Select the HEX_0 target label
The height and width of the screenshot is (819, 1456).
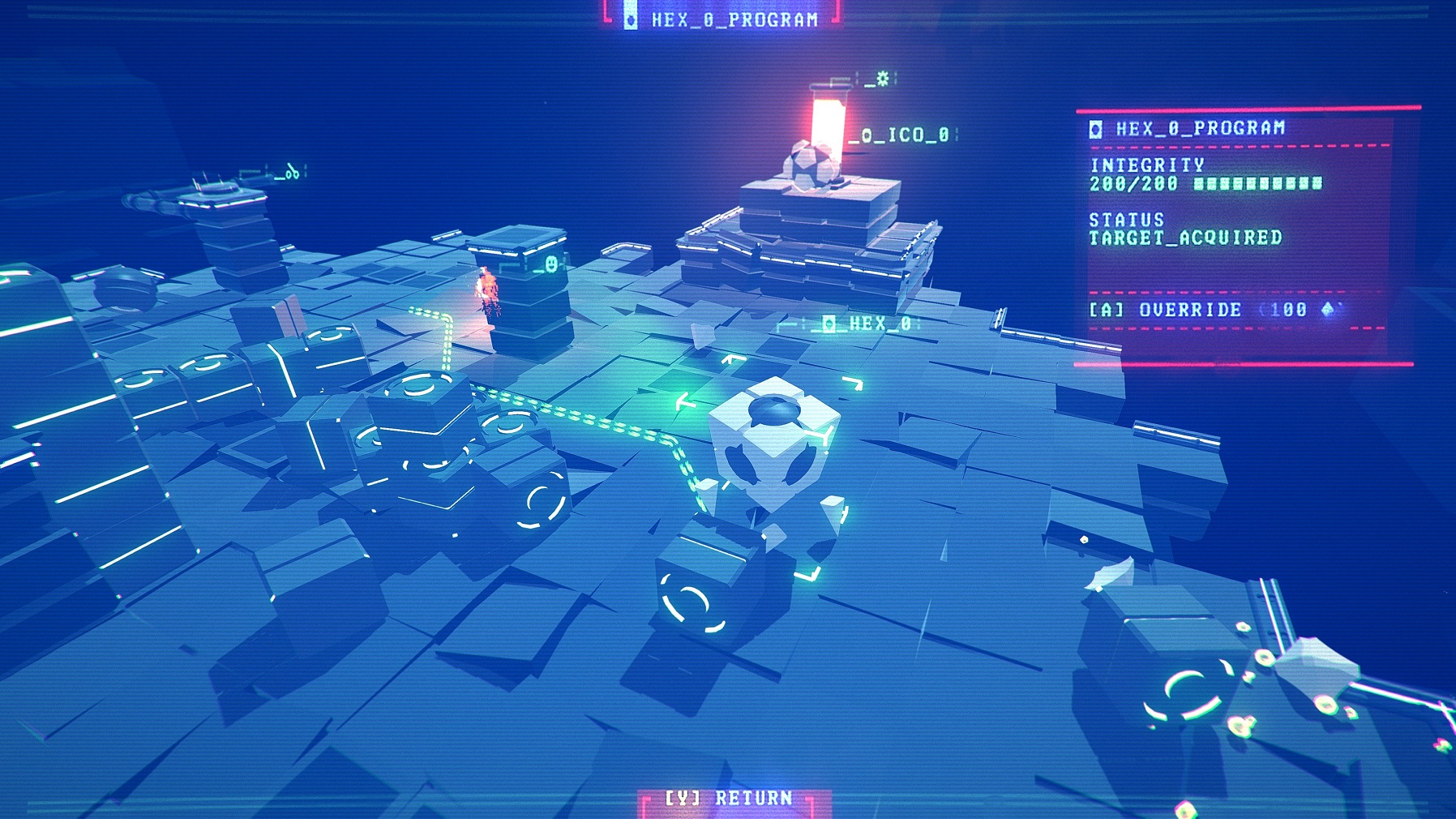coord(869,324)
